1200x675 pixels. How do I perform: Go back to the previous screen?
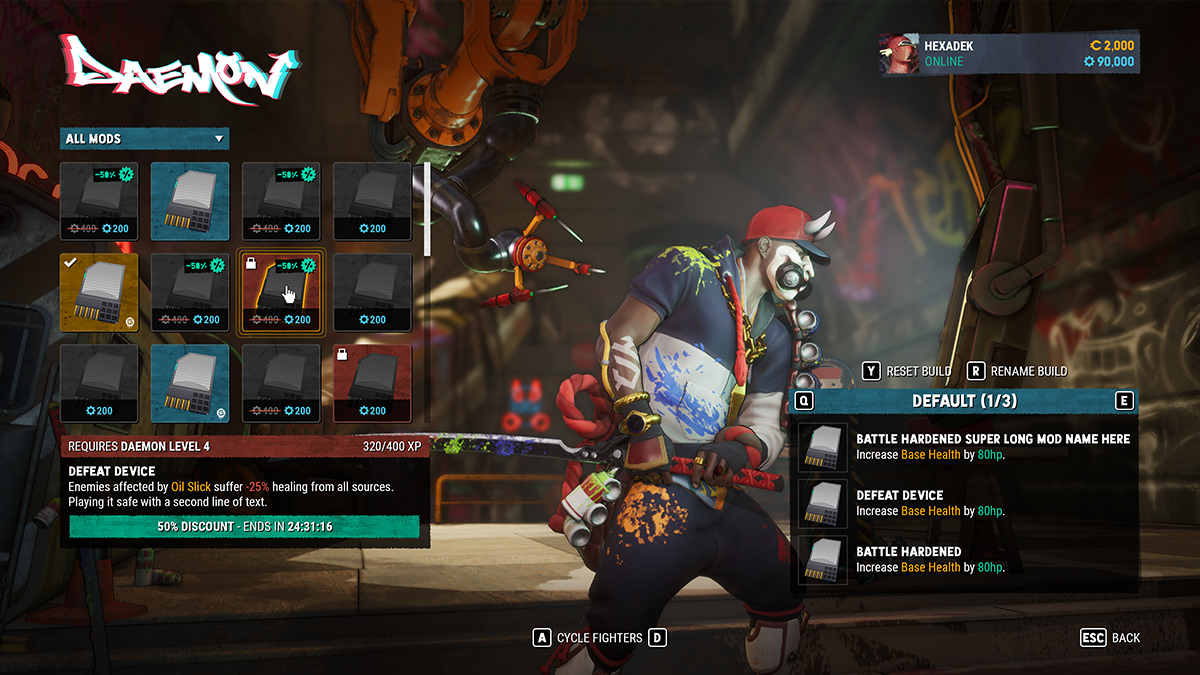pos(1110,637)
